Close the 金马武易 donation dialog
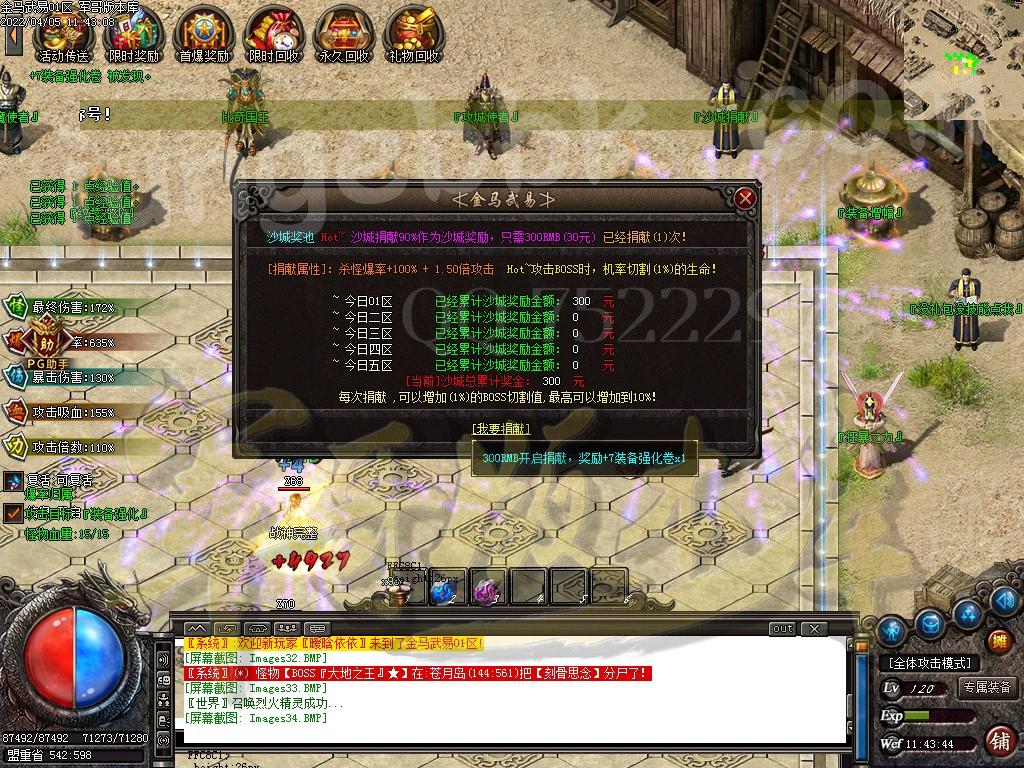Viewport: 1024px width, 768px height. tap(744, 198)
